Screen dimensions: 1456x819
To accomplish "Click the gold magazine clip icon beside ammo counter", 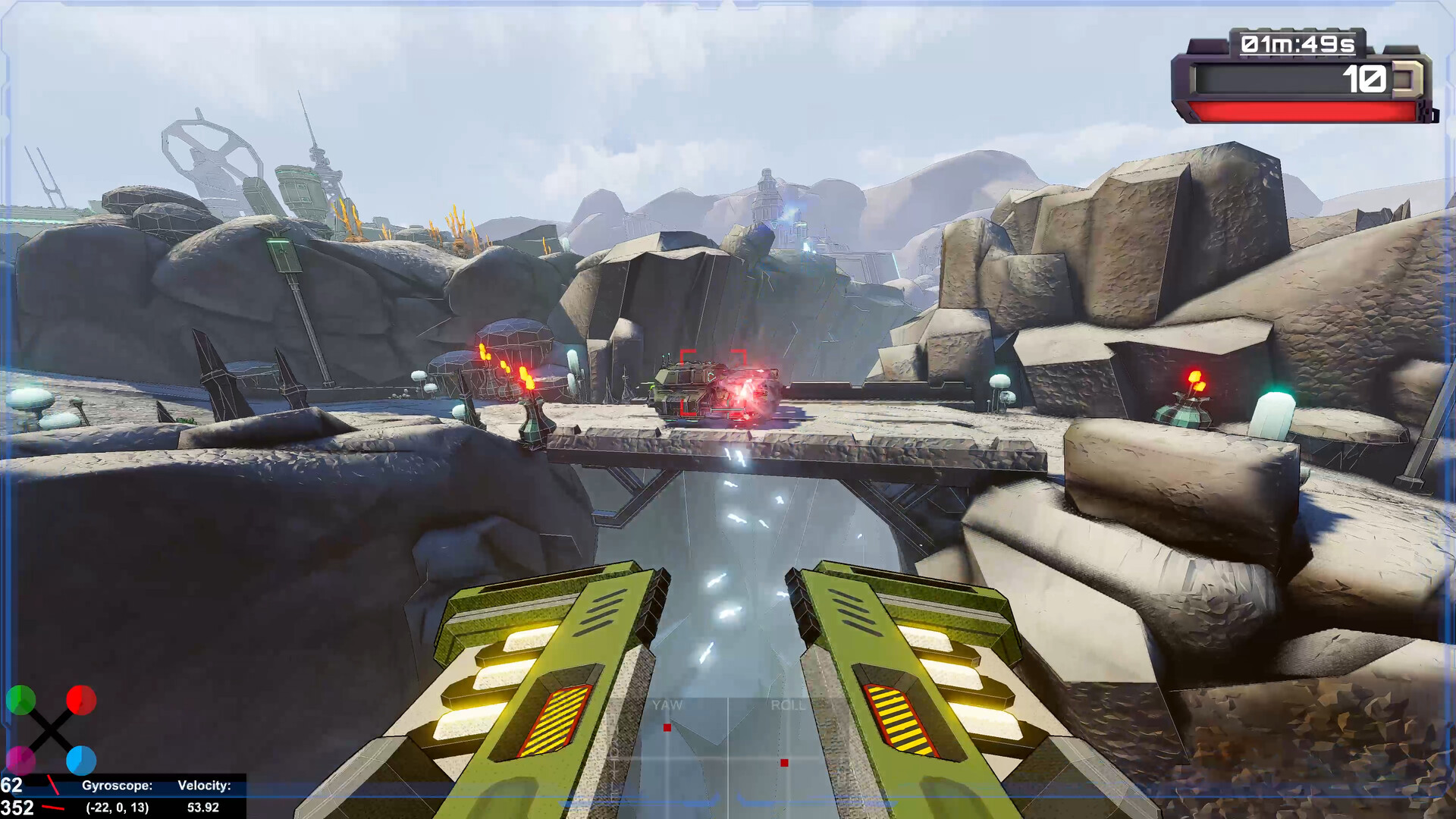I will [x=1409, y=78].
